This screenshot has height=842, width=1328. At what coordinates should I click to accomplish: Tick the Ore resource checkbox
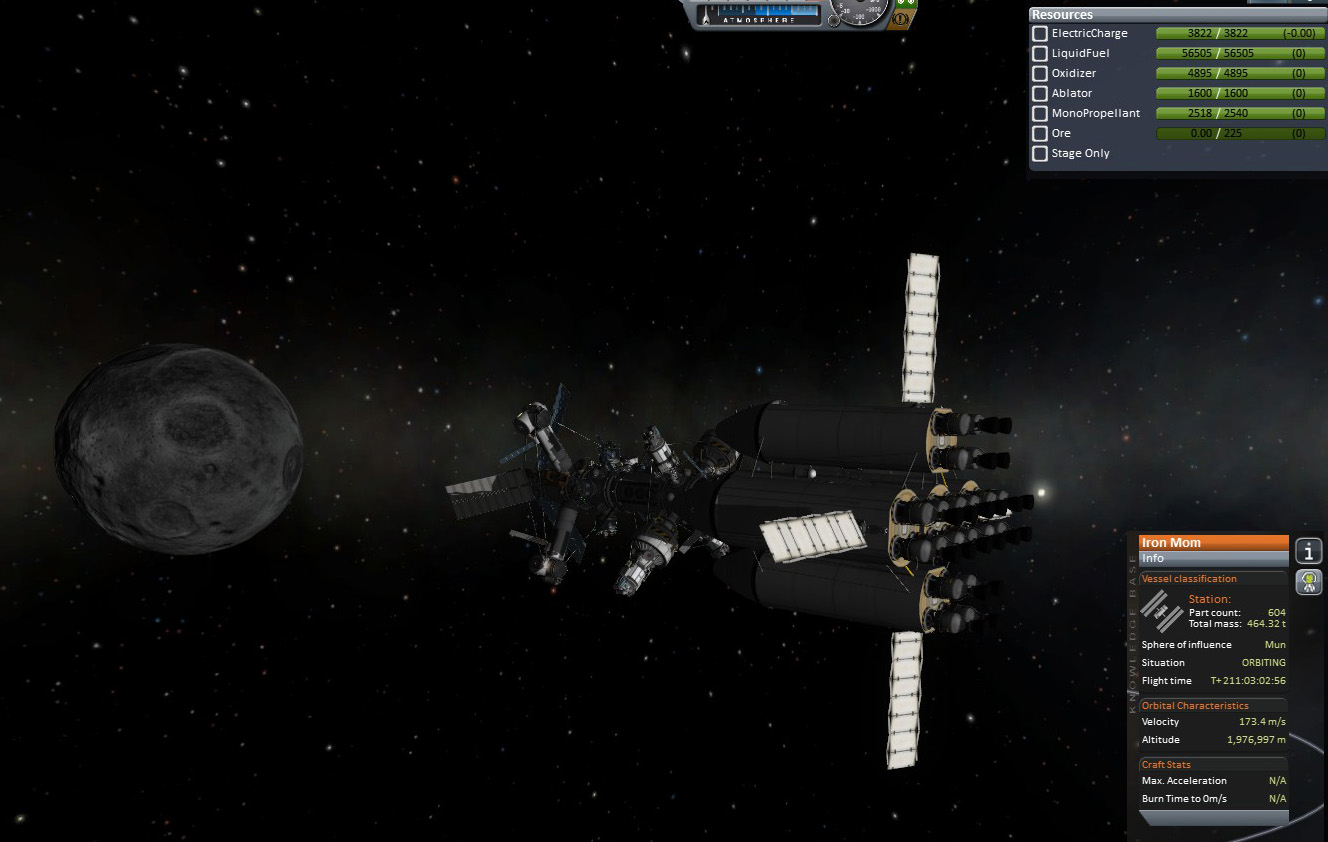(x=1040, y=134)
